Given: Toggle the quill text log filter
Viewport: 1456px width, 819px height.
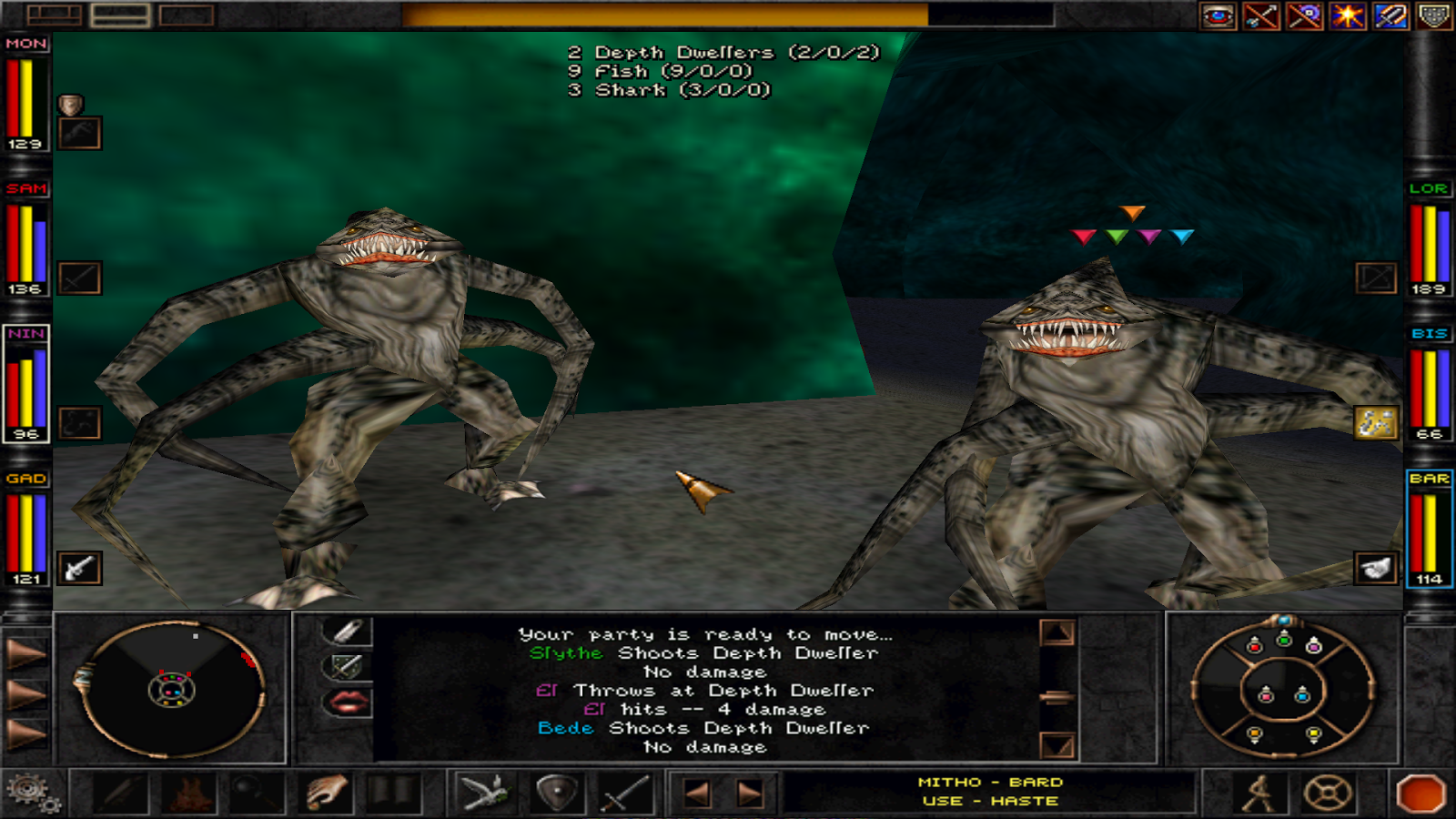Looking at the screenshot, I should [x=350, y=628].
